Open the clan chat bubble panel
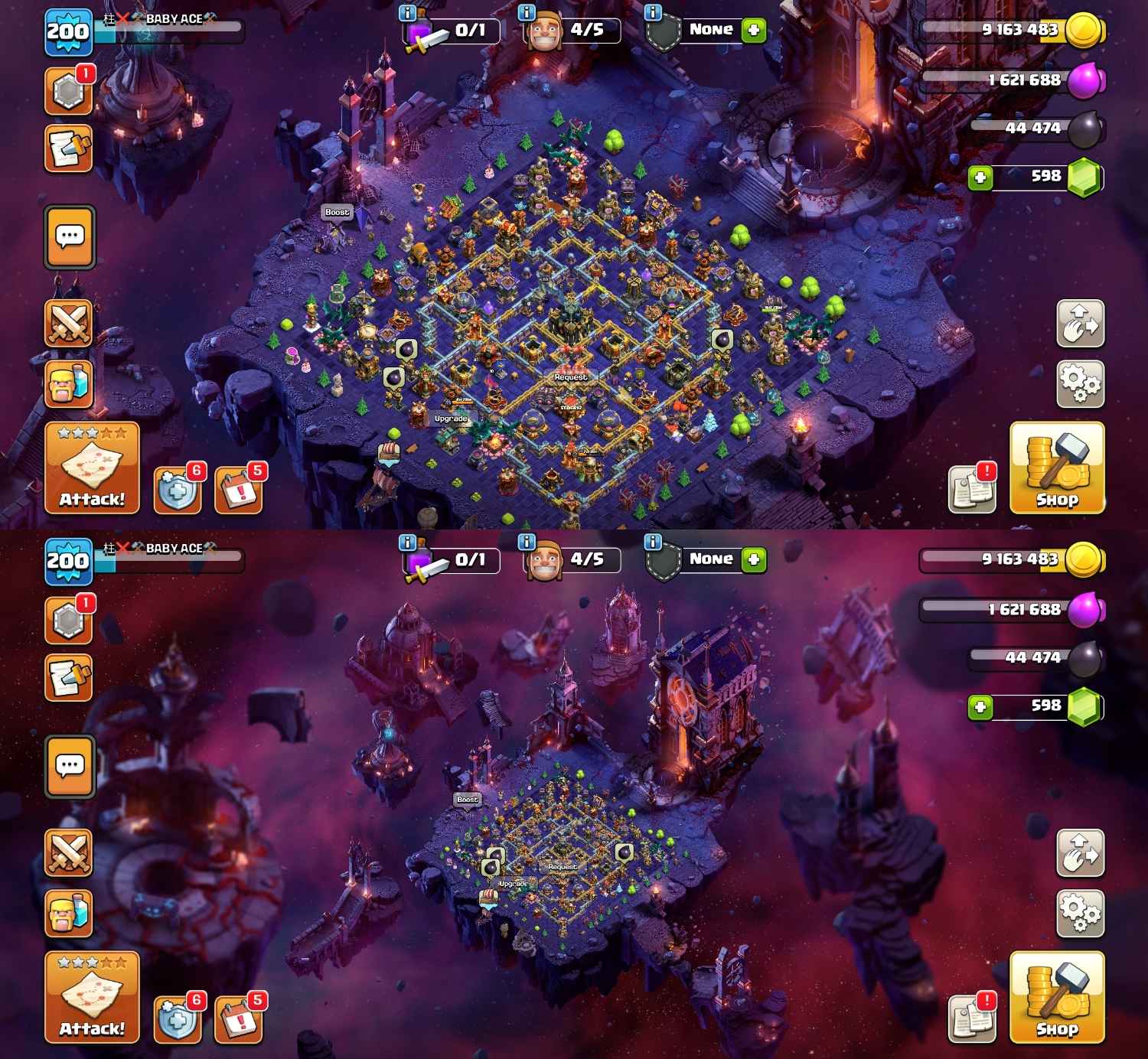 pyautogui.click(x=70, y=237)
